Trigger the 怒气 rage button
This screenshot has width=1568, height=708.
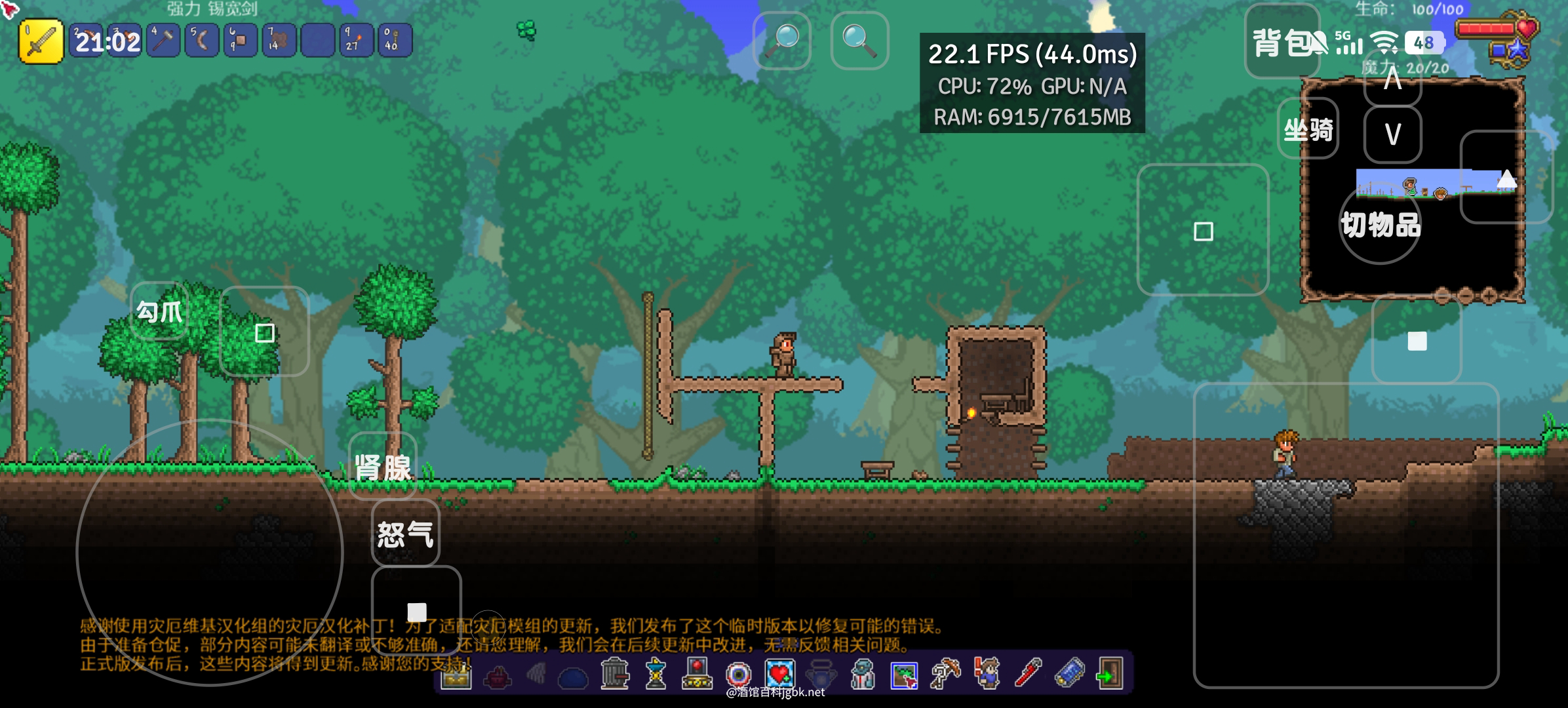point(405,533)
